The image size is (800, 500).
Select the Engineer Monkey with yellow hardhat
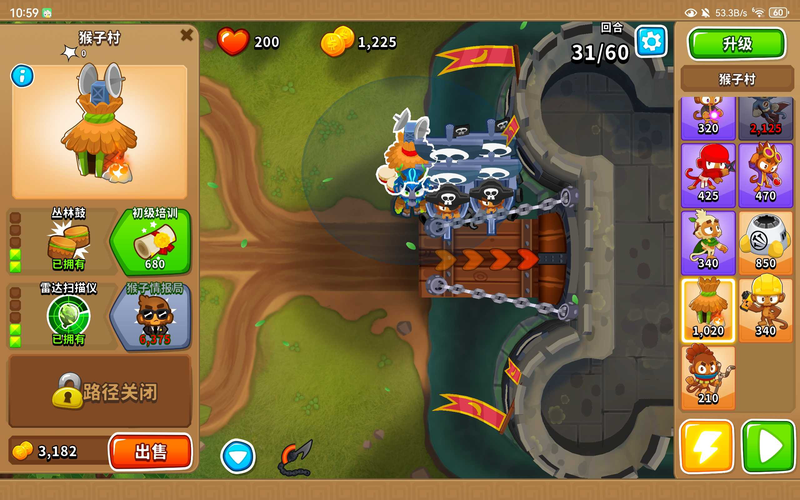765,309
